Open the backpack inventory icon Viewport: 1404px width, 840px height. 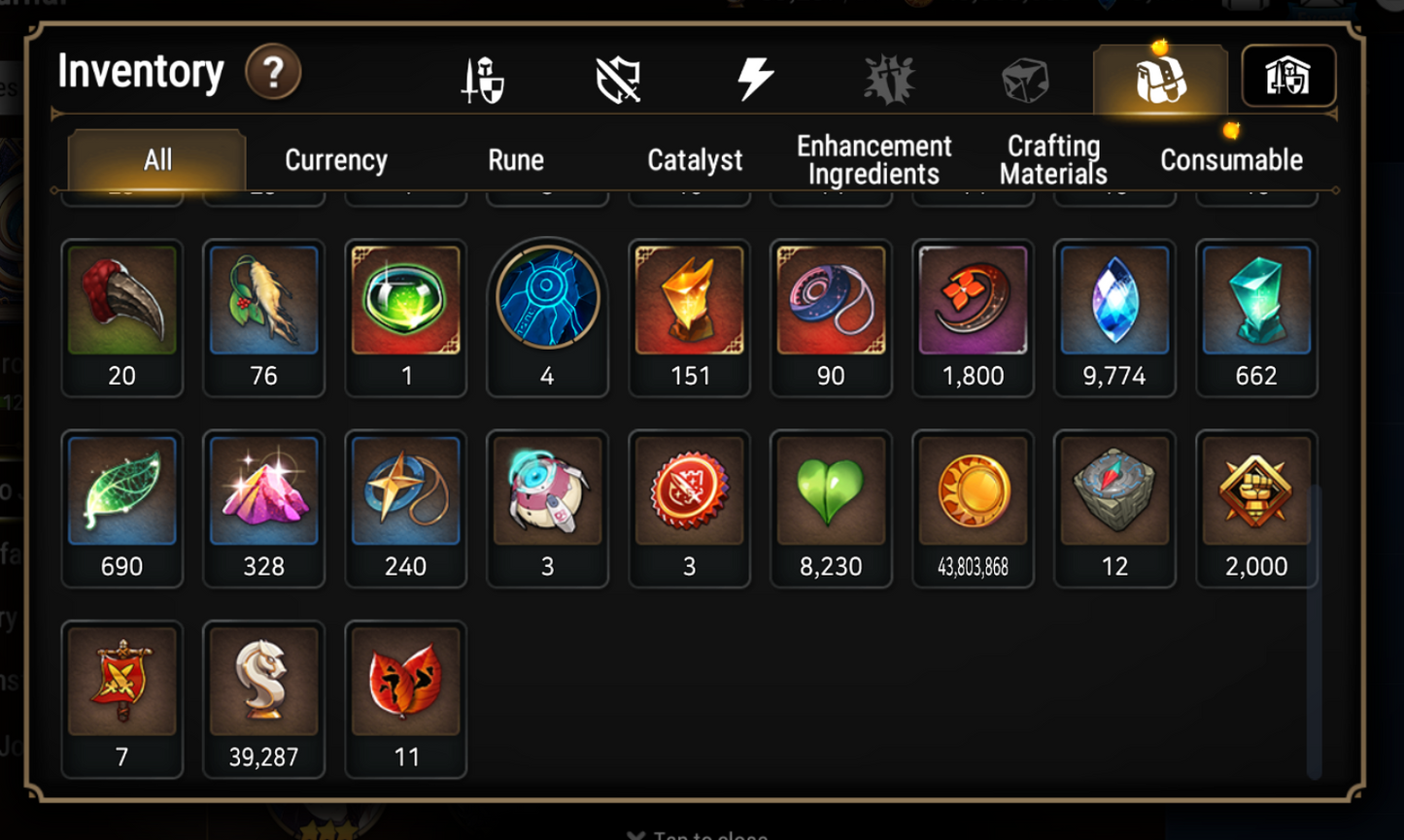pyautogui.click(x=1160, y=76)
